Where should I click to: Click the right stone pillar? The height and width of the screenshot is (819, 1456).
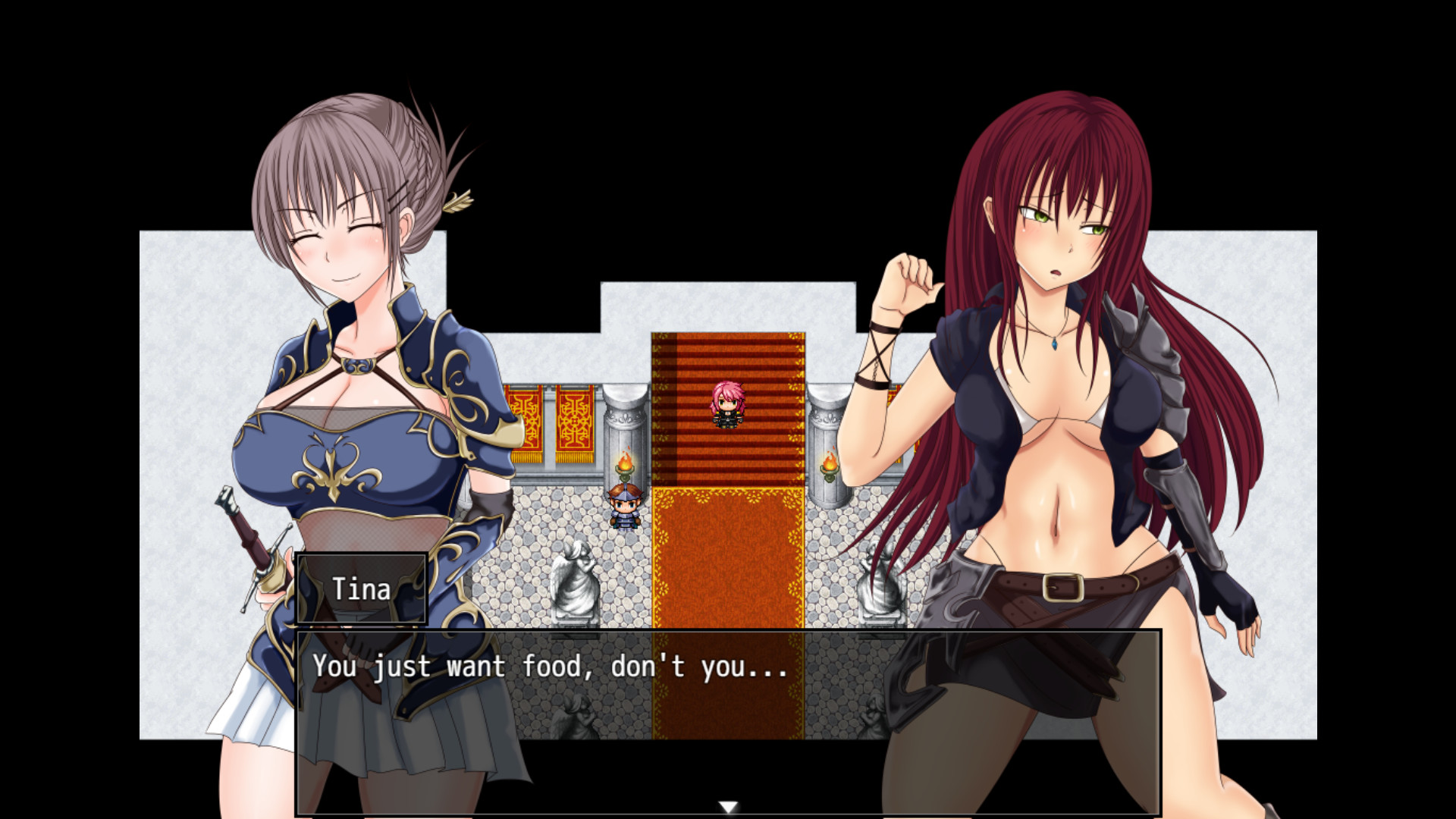point(827,425)
